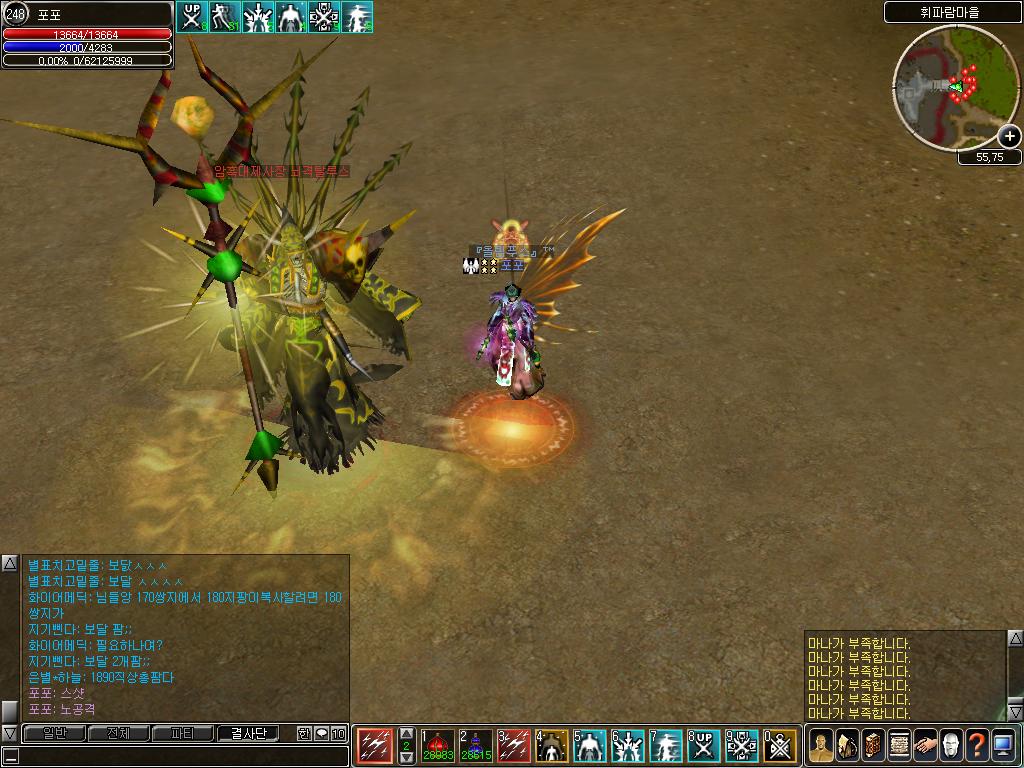Click the chat log's up arrow

(9, 564)
